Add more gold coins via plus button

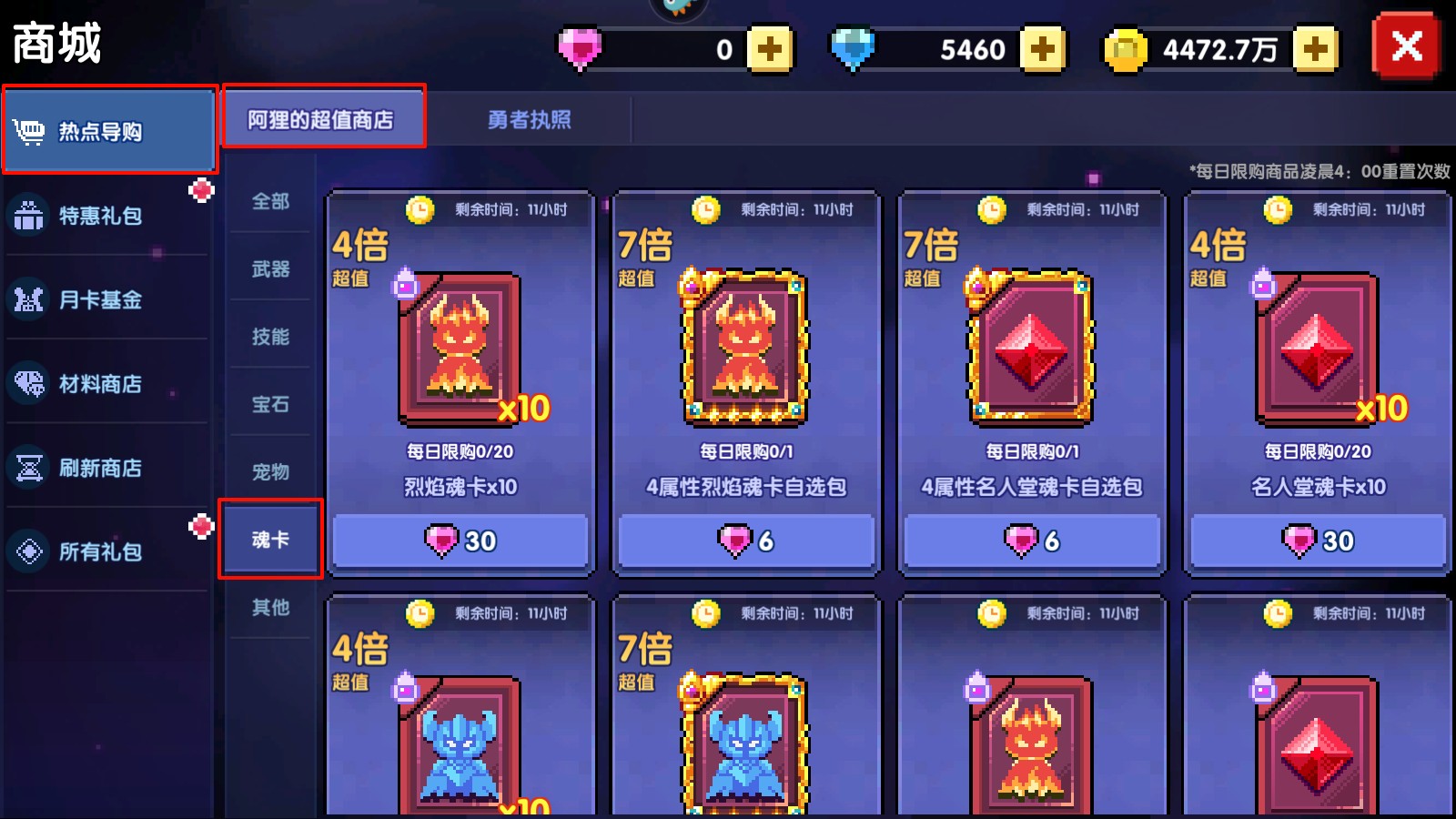coord(1315,49)
